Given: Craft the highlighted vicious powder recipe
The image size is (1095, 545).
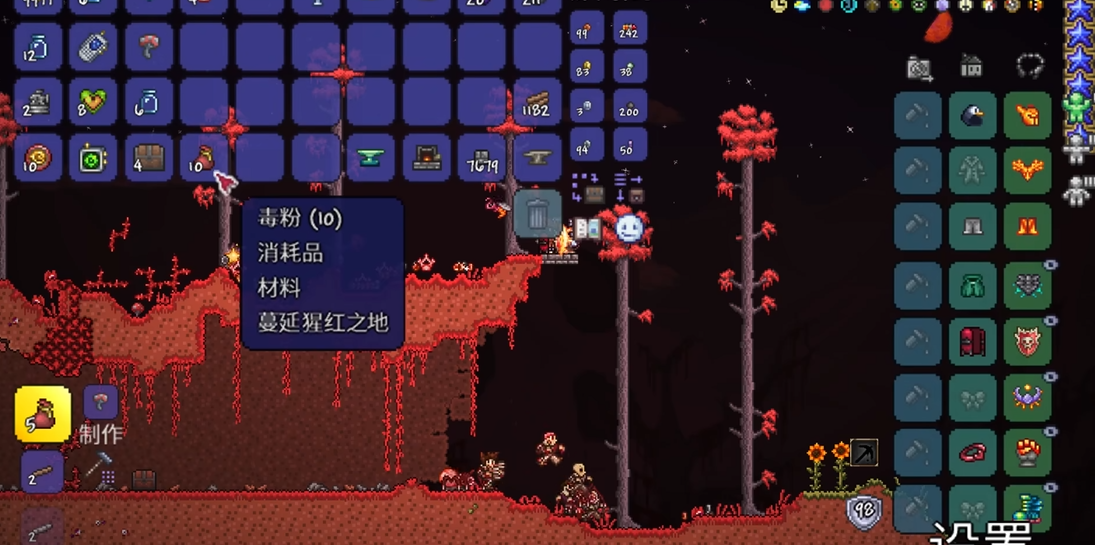Looking at the screenshot, I should click(43, 414).
